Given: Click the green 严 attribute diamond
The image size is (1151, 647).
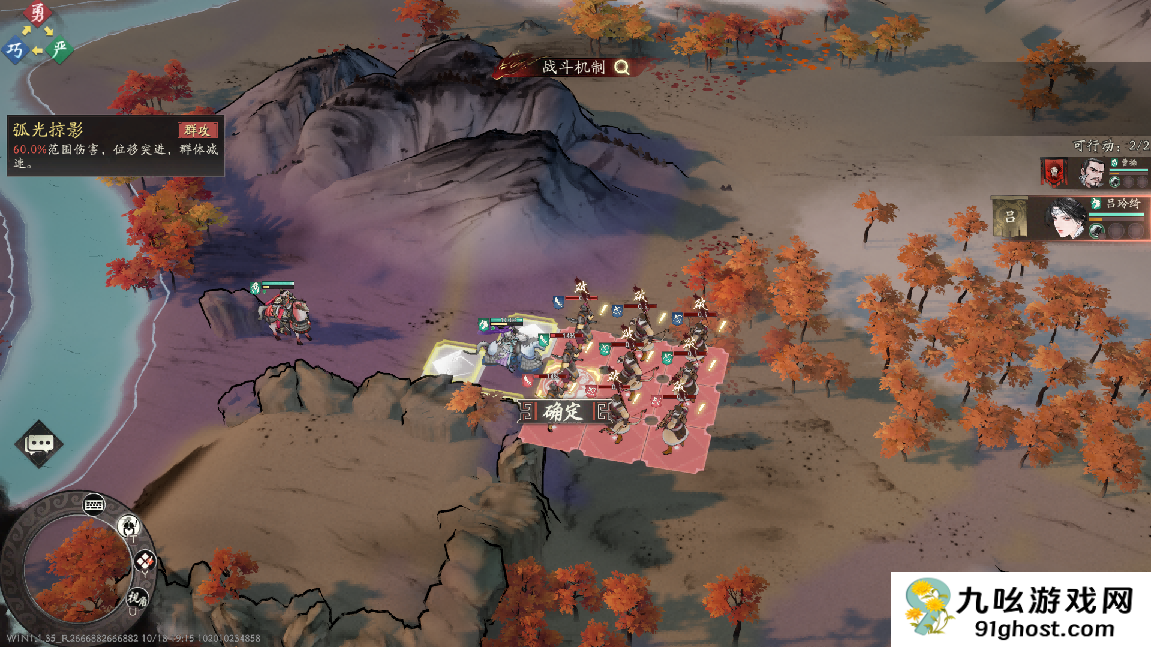Looking at the screenshot, I should [x=60, y=48].
